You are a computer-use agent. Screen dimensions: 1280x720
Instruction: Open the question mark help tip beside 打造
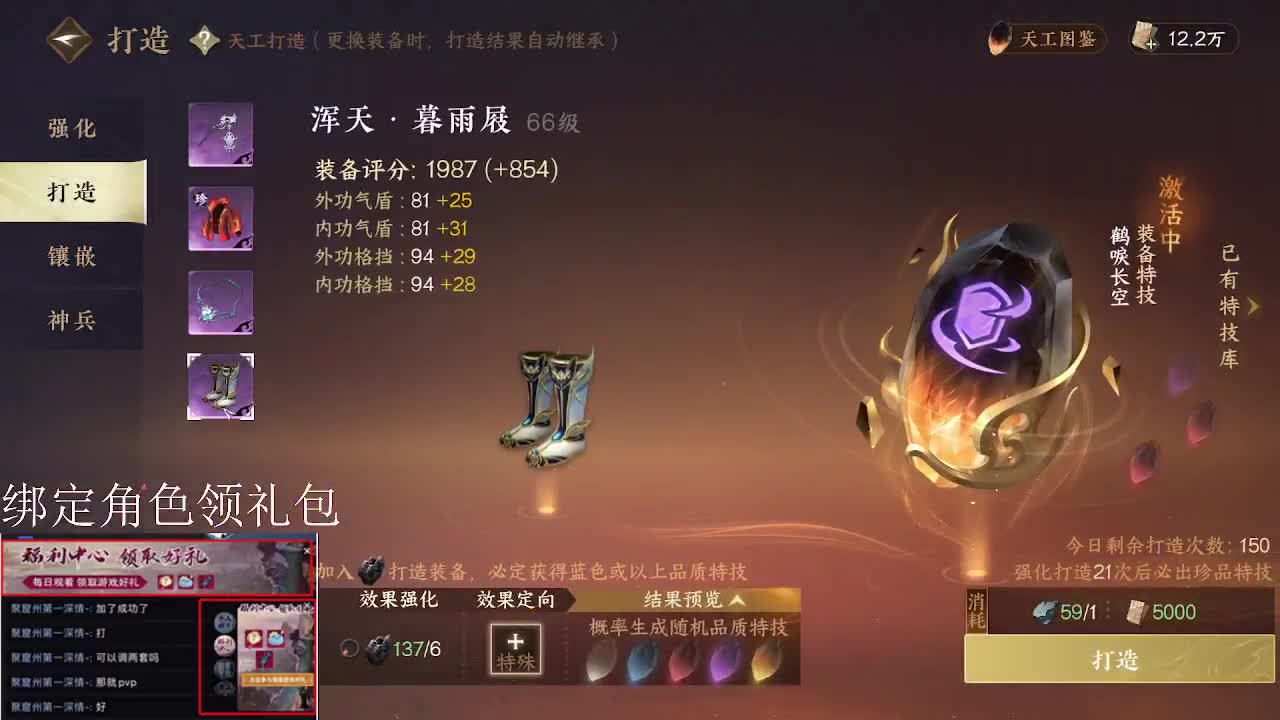[204, 40]
